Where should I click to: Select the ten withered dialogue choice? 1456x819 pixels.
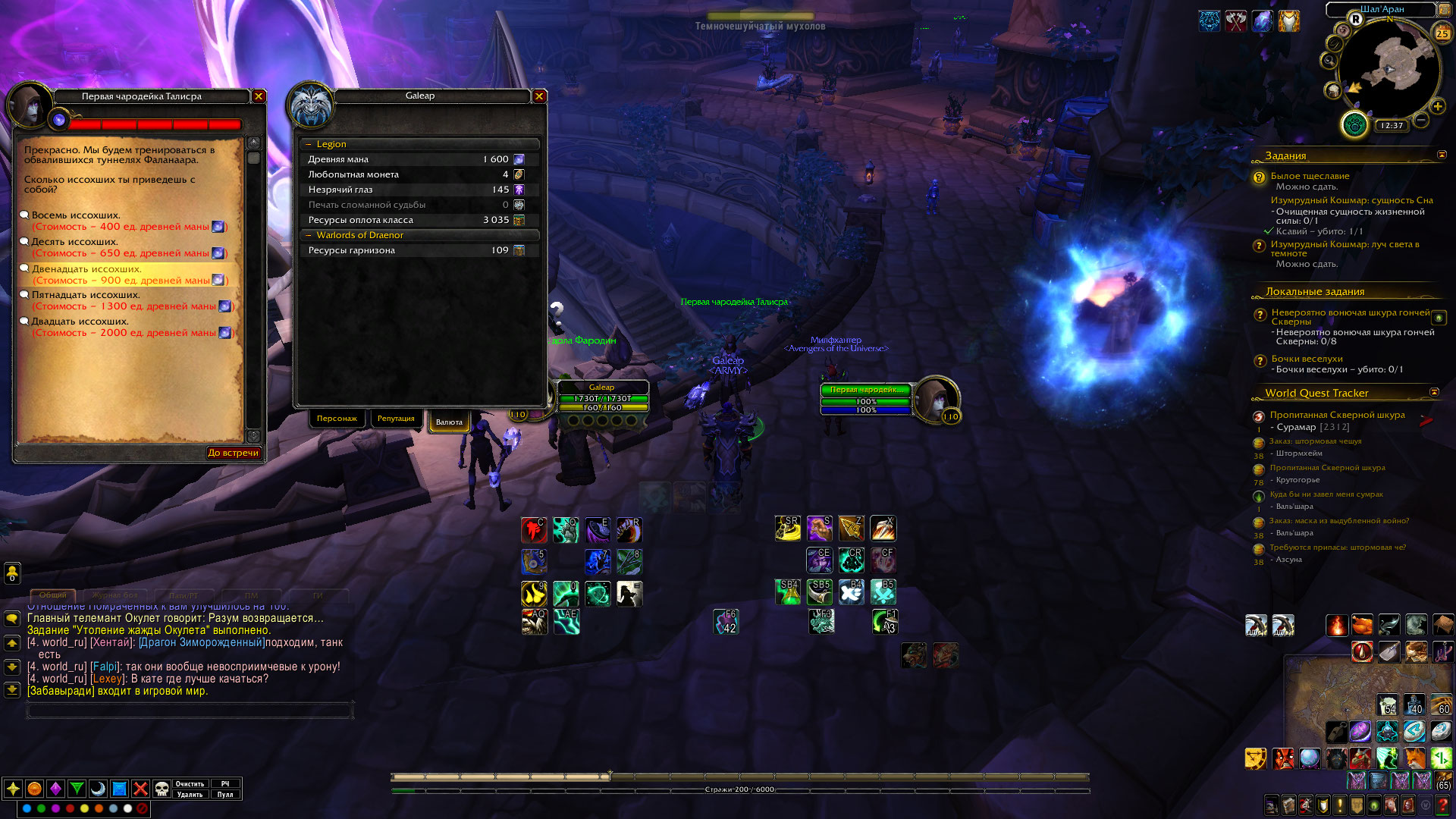pos(74,242)
